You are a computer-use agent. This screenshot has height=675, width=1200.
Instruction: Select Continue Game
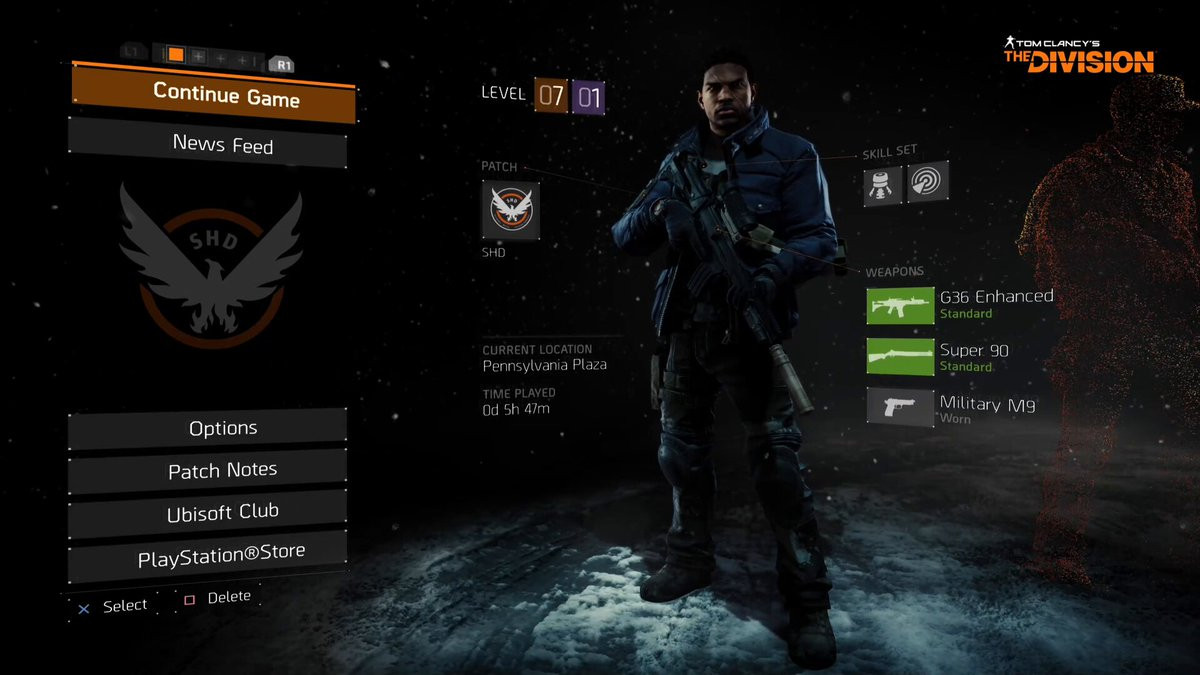(x=213, y=96)
